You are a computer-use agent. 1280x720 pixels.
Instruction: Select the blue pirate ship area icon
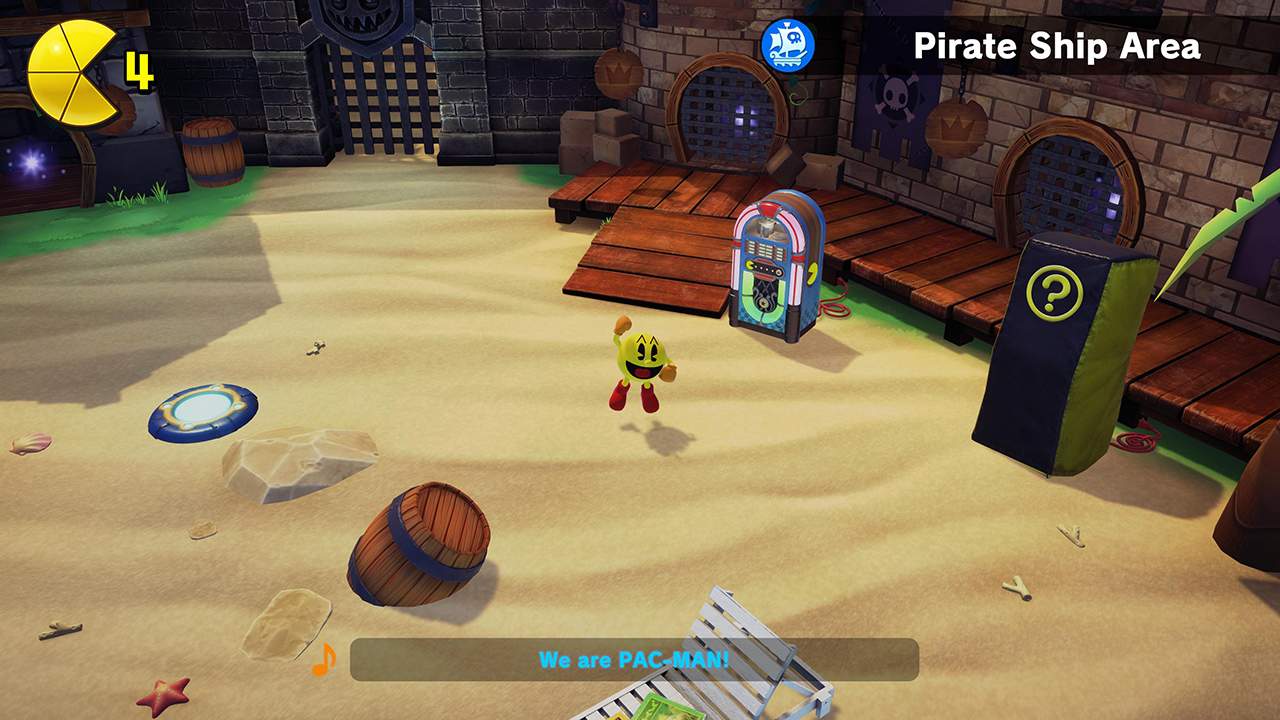pyautogui.click(x=786, y=44)
